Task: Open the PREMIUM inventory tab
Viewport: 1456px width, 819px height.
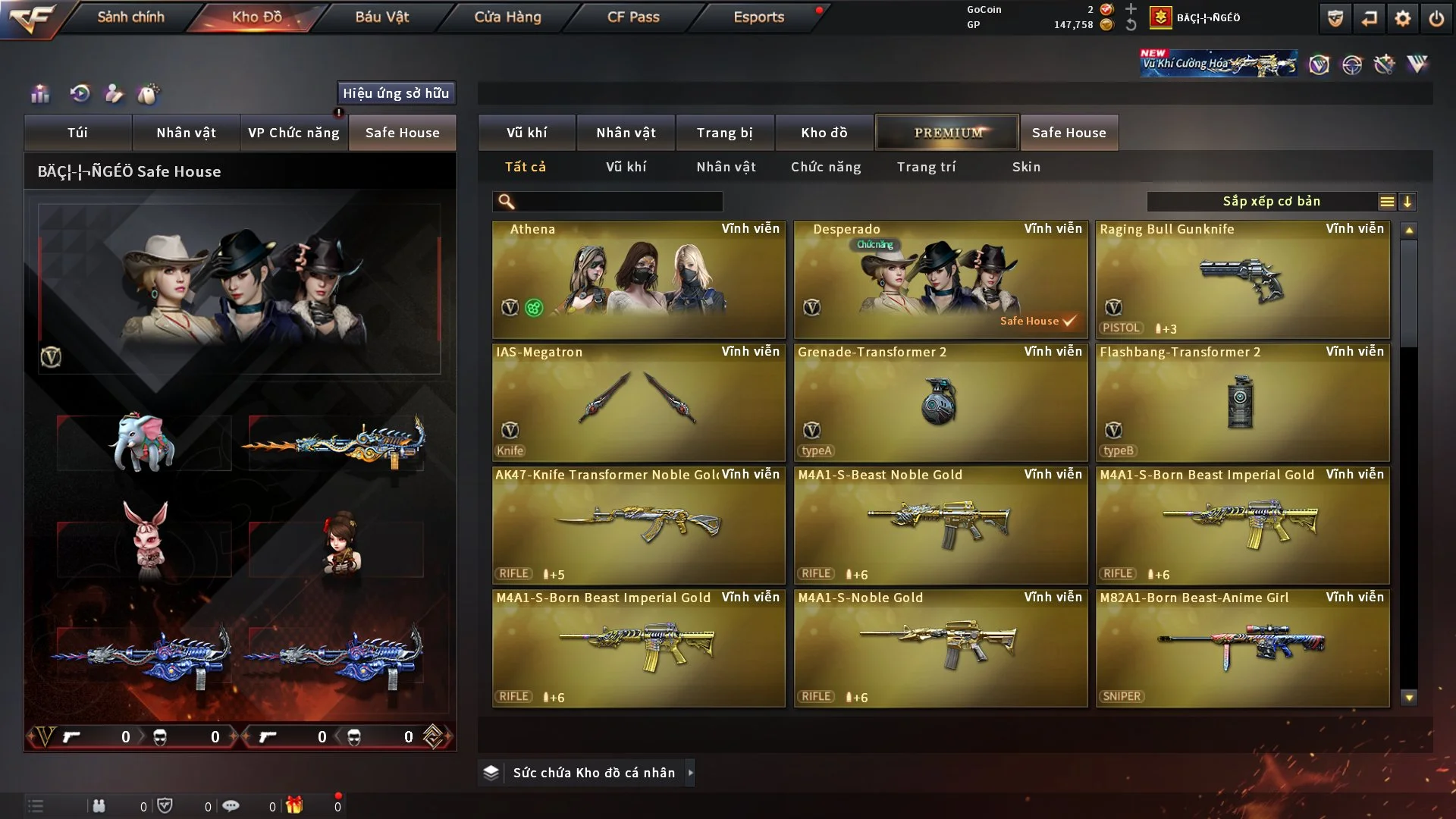Action: pos(947,133)
